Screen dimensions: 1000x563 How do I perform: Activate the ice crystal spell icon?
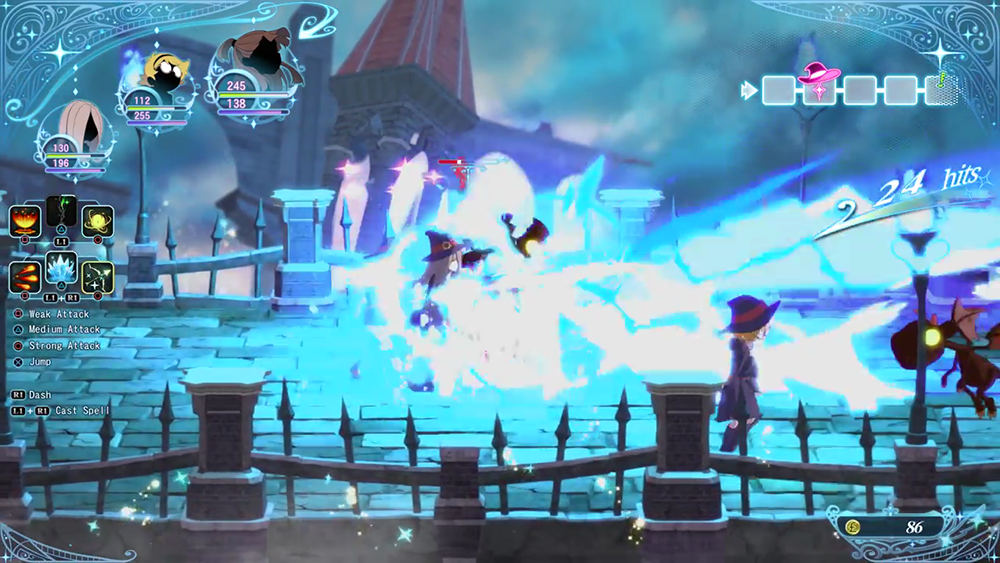pyautogui.click(x=61, y=270)
